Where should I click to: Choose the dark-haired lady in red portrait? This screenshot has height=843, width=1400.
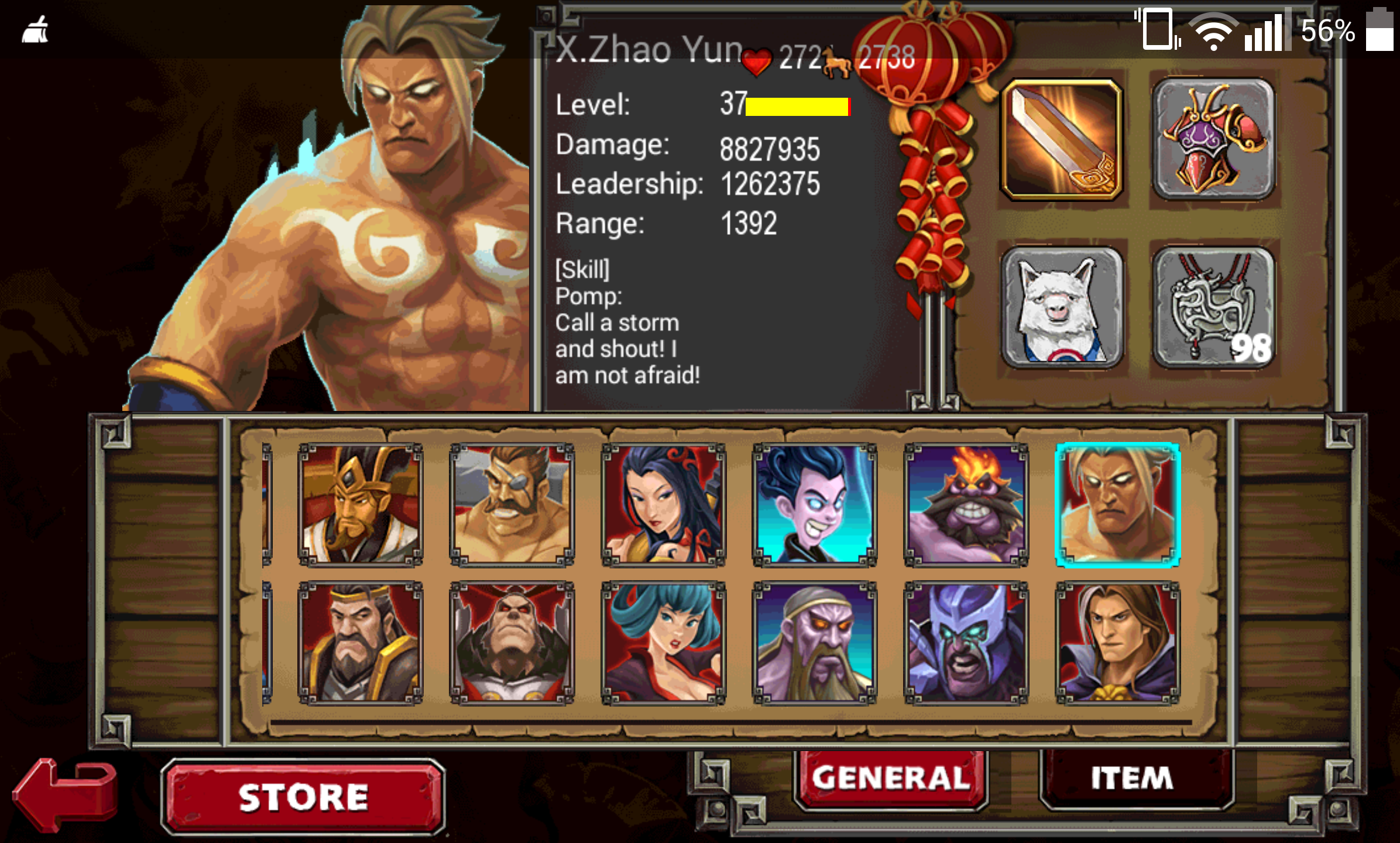[663, 505]
